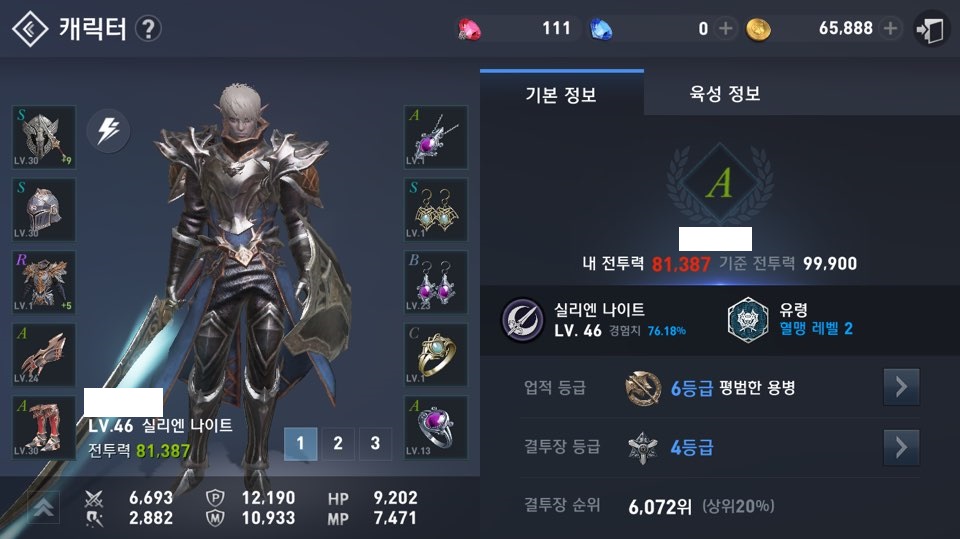Exit through the door icon button
This screenshot has width=960, height=539.
click(930, 29)
